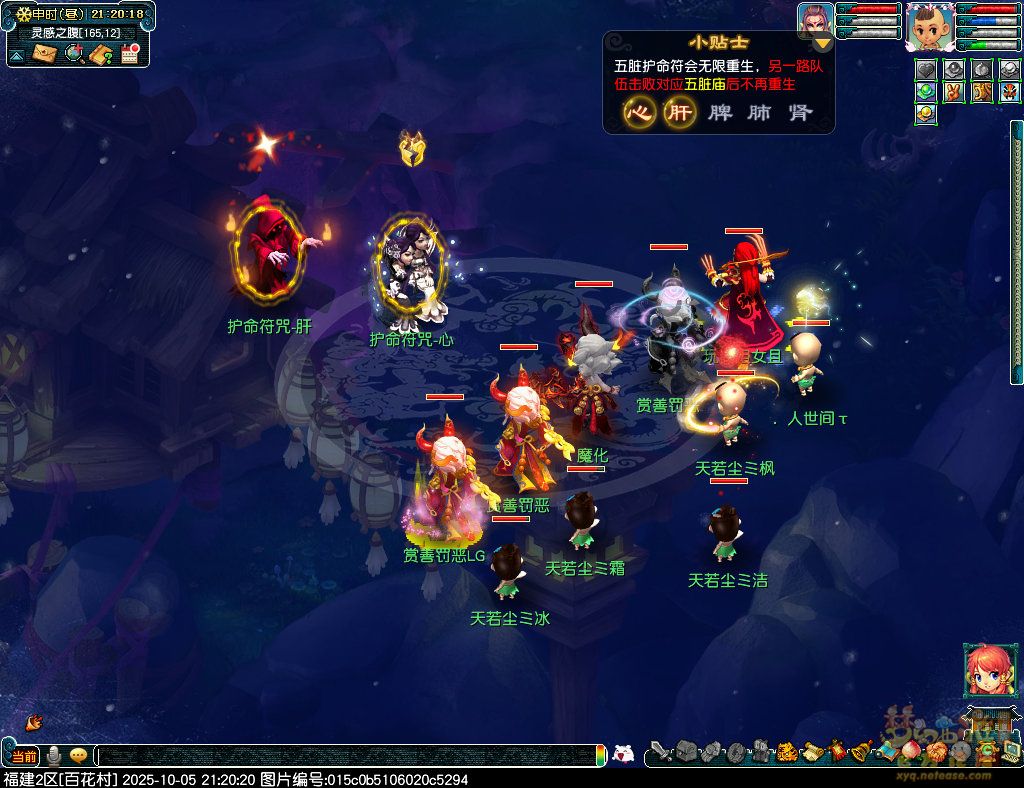Click the red-haired girl portrait at bottom right
1024x788 pixels.
983,669
